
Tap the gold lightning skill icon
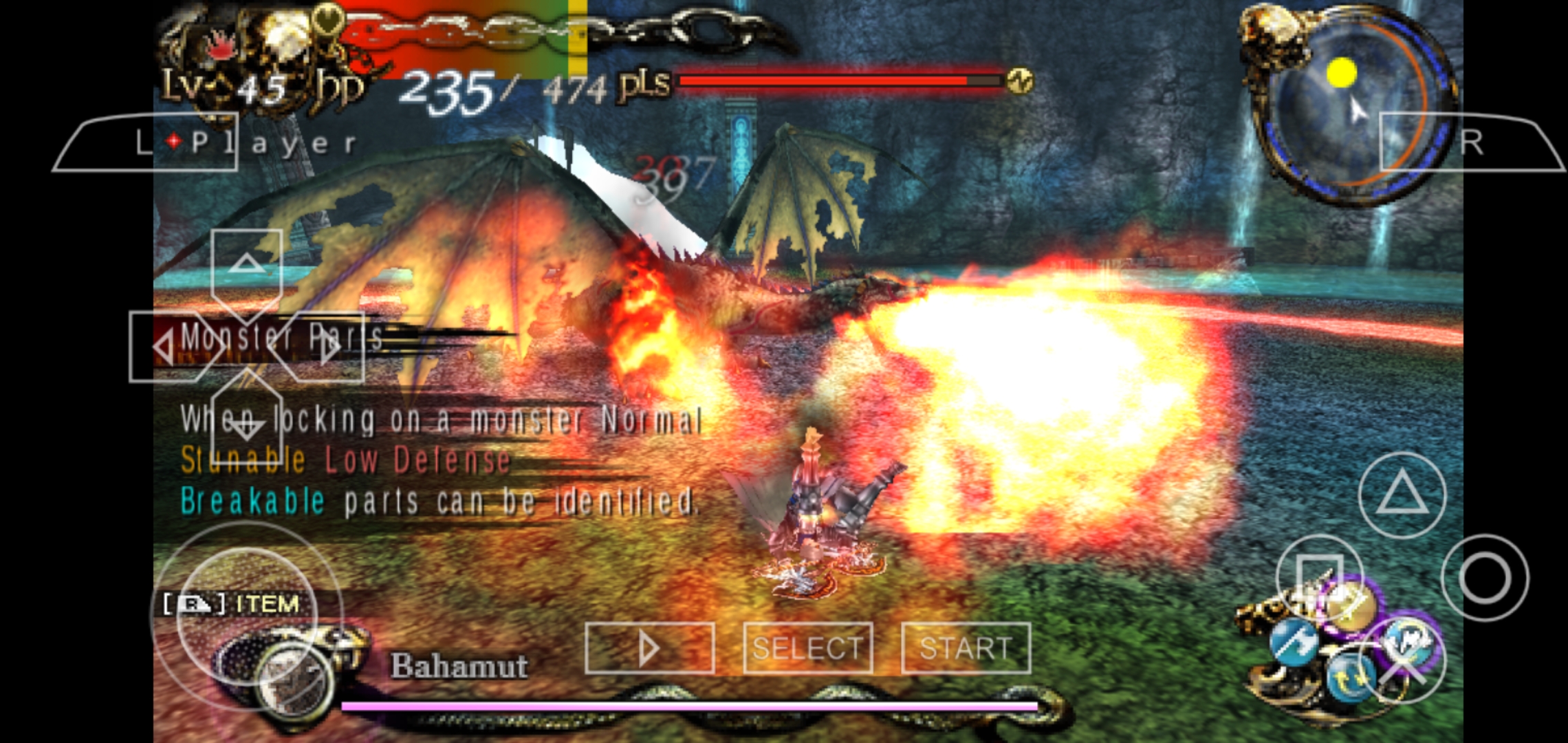[x=1353, y=607]
